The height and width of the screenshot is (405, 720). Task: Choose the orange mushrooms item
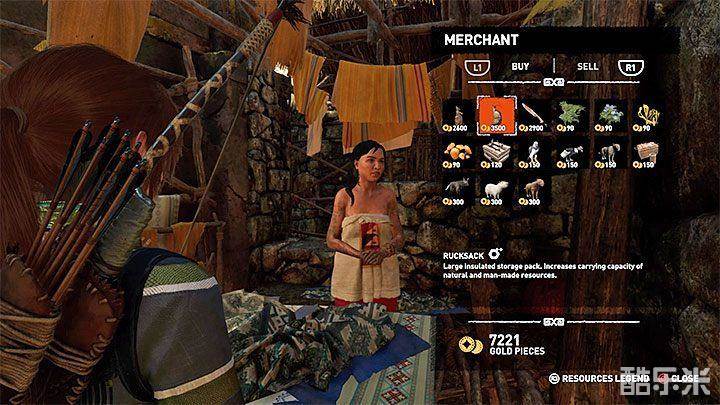click(x=455, y=151)
